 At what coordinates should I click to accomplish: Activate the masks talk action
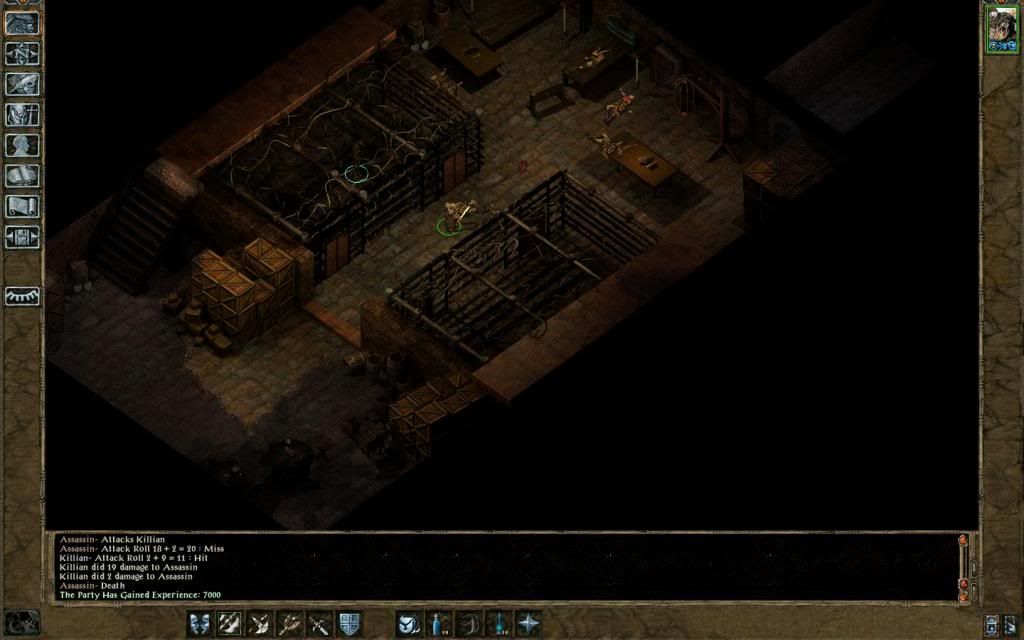199,623
